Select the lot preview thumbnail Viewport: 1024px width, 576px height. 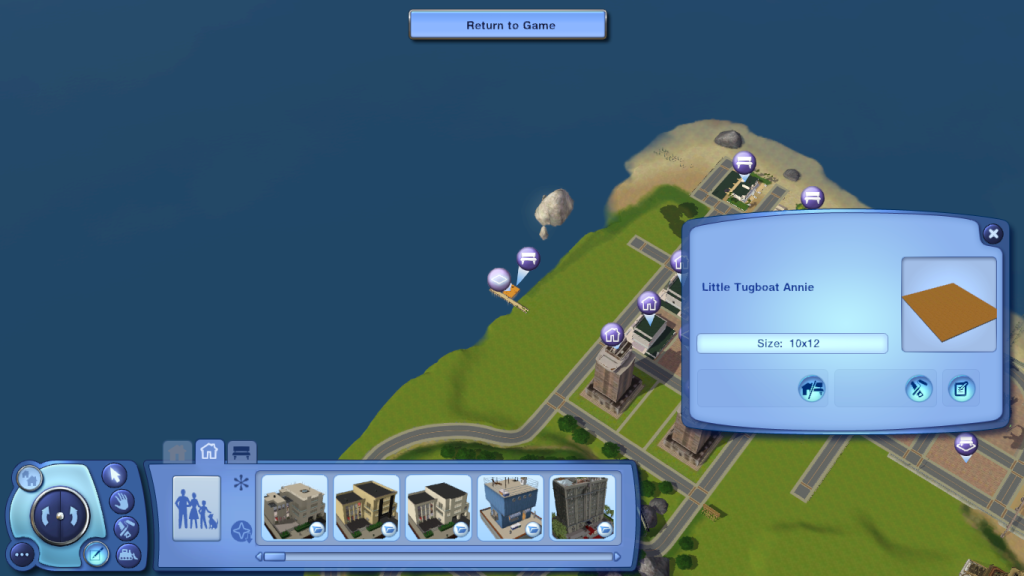click(x=949, y=305)
